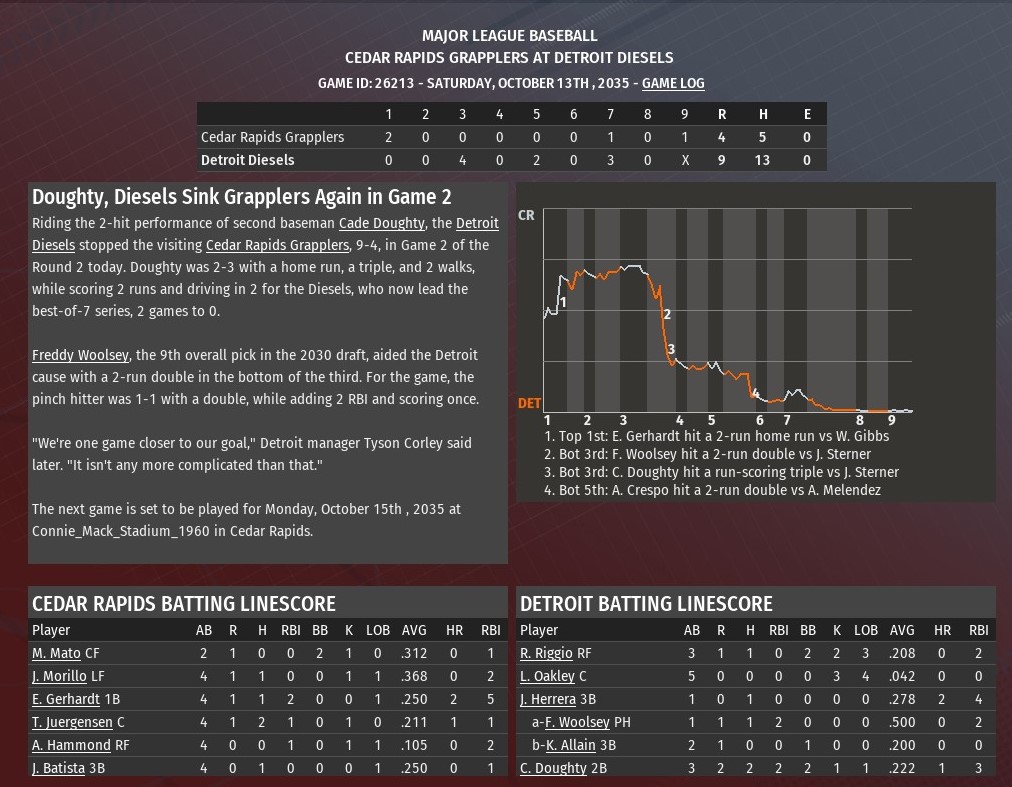The height and width of the screenshot is (787, 1012).
Task: Open the GAME LOG link
Action: pos(673,83)
